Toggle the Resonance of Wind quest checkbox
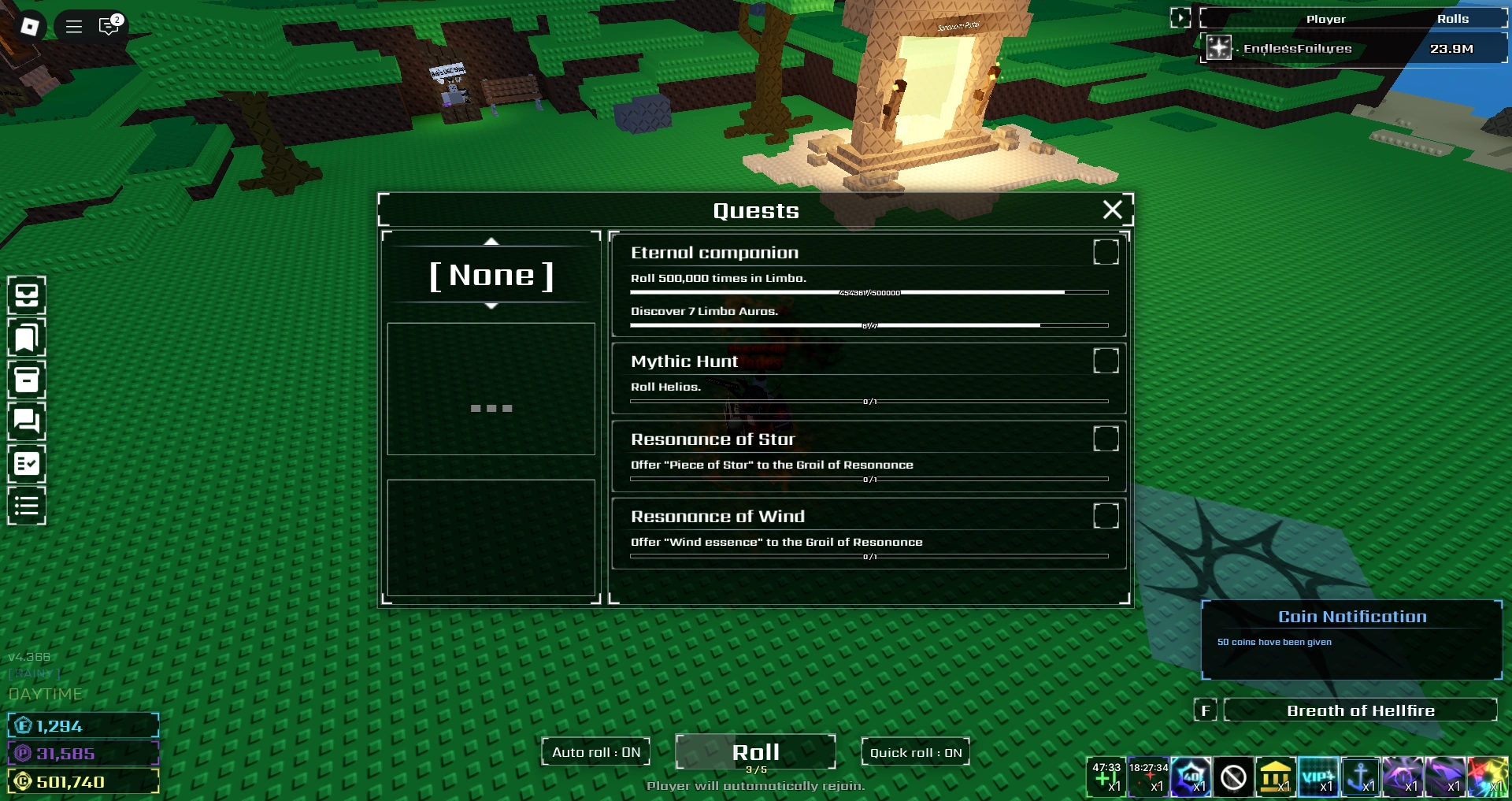This screenshot has width=1512, height=801. click(1106, 517)
